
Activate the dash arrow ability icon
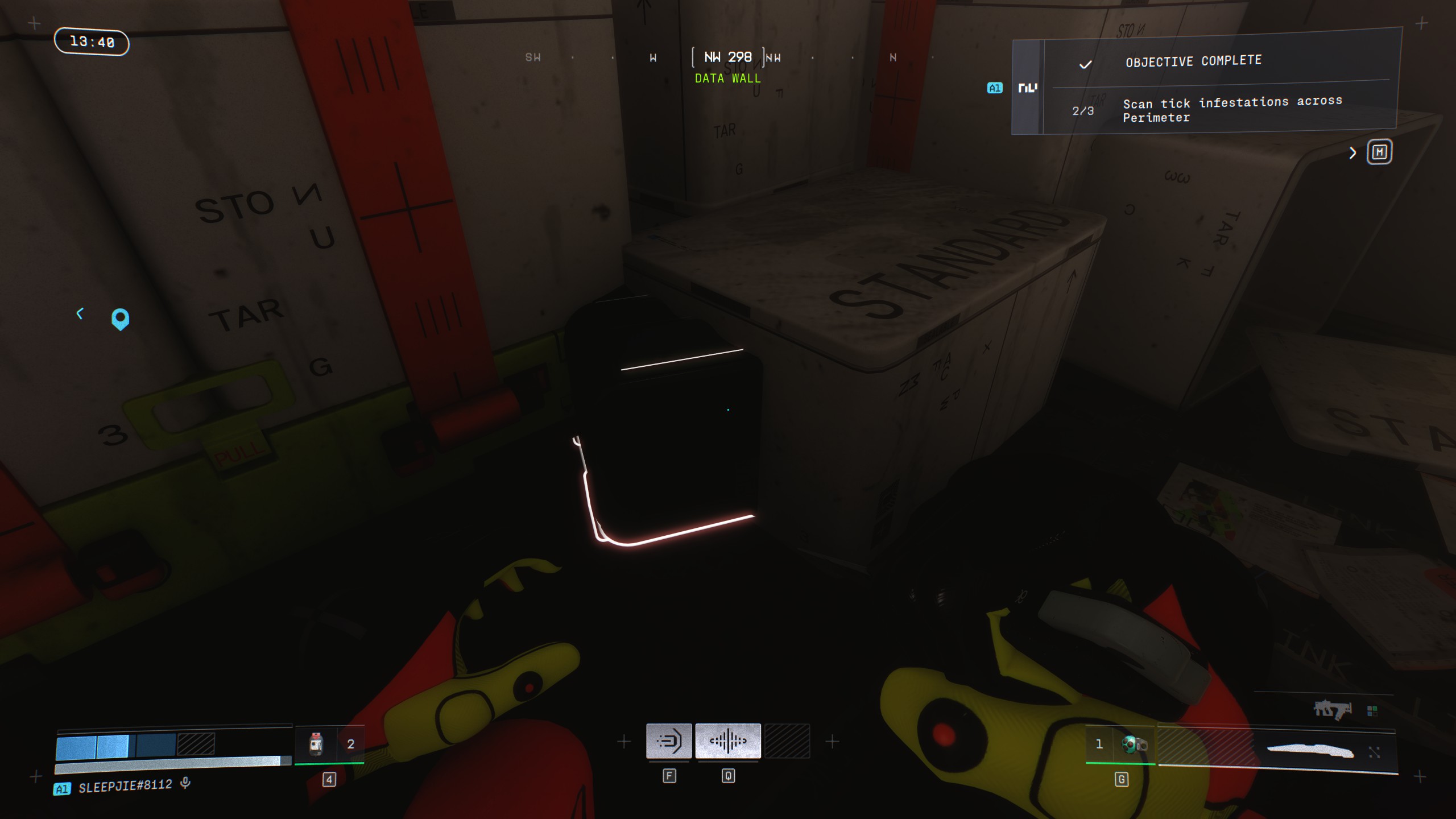coord(669,741)
